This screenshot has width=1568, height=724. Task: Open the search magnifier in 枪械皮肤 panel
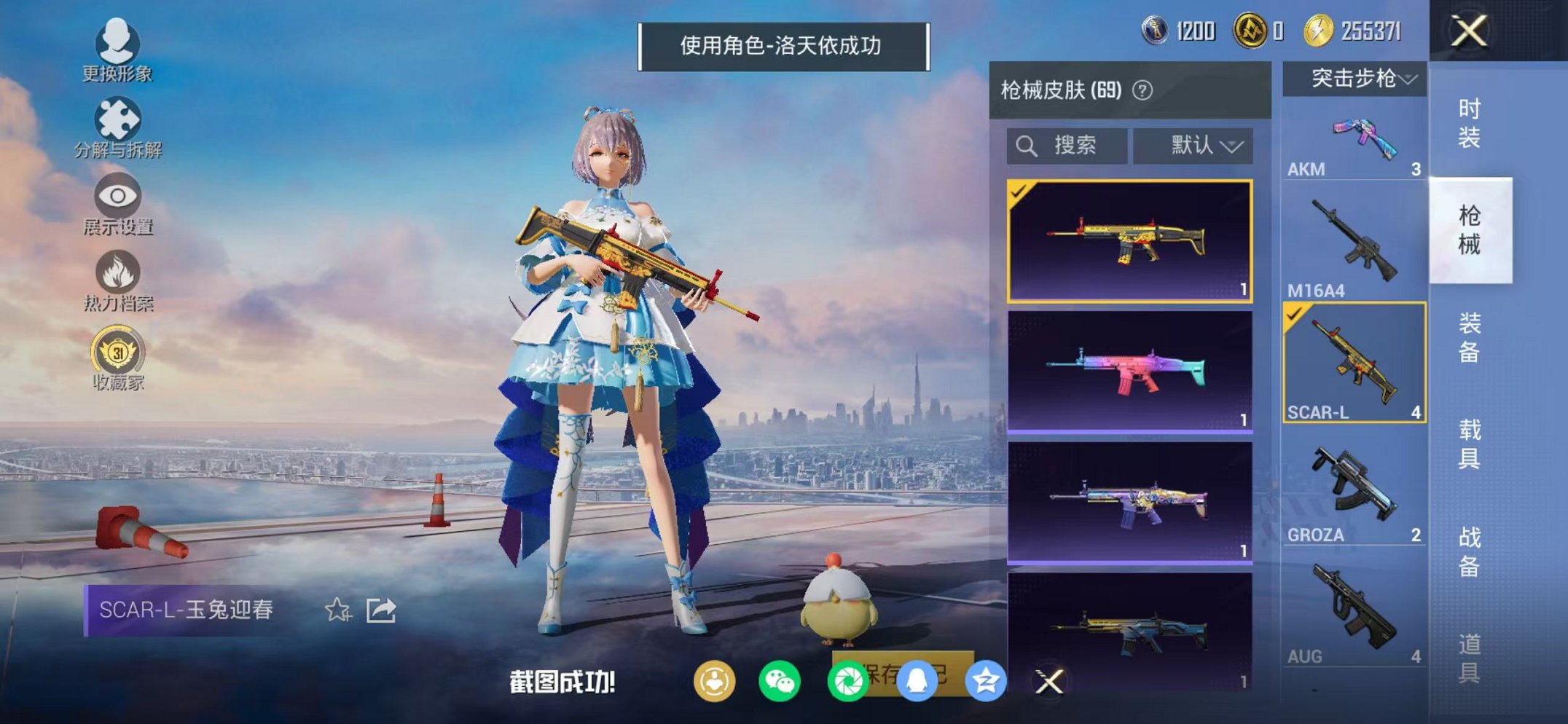[1027, 143]
